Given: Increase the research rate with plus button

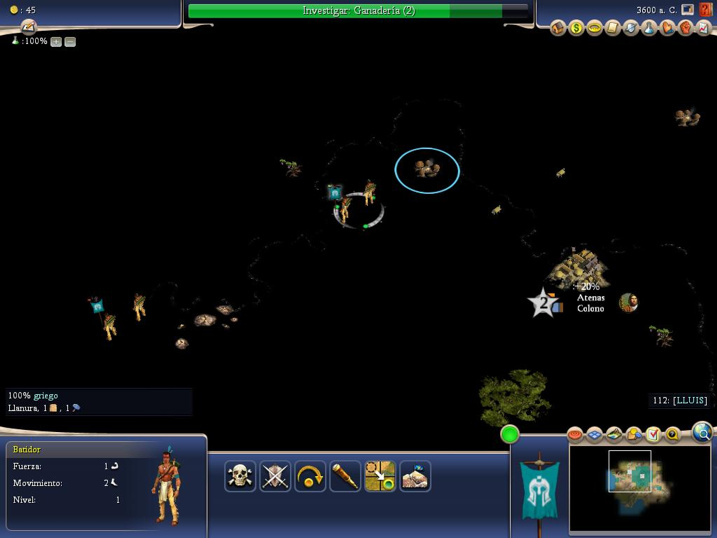Looking at the screenshot, I should (56, 42).
